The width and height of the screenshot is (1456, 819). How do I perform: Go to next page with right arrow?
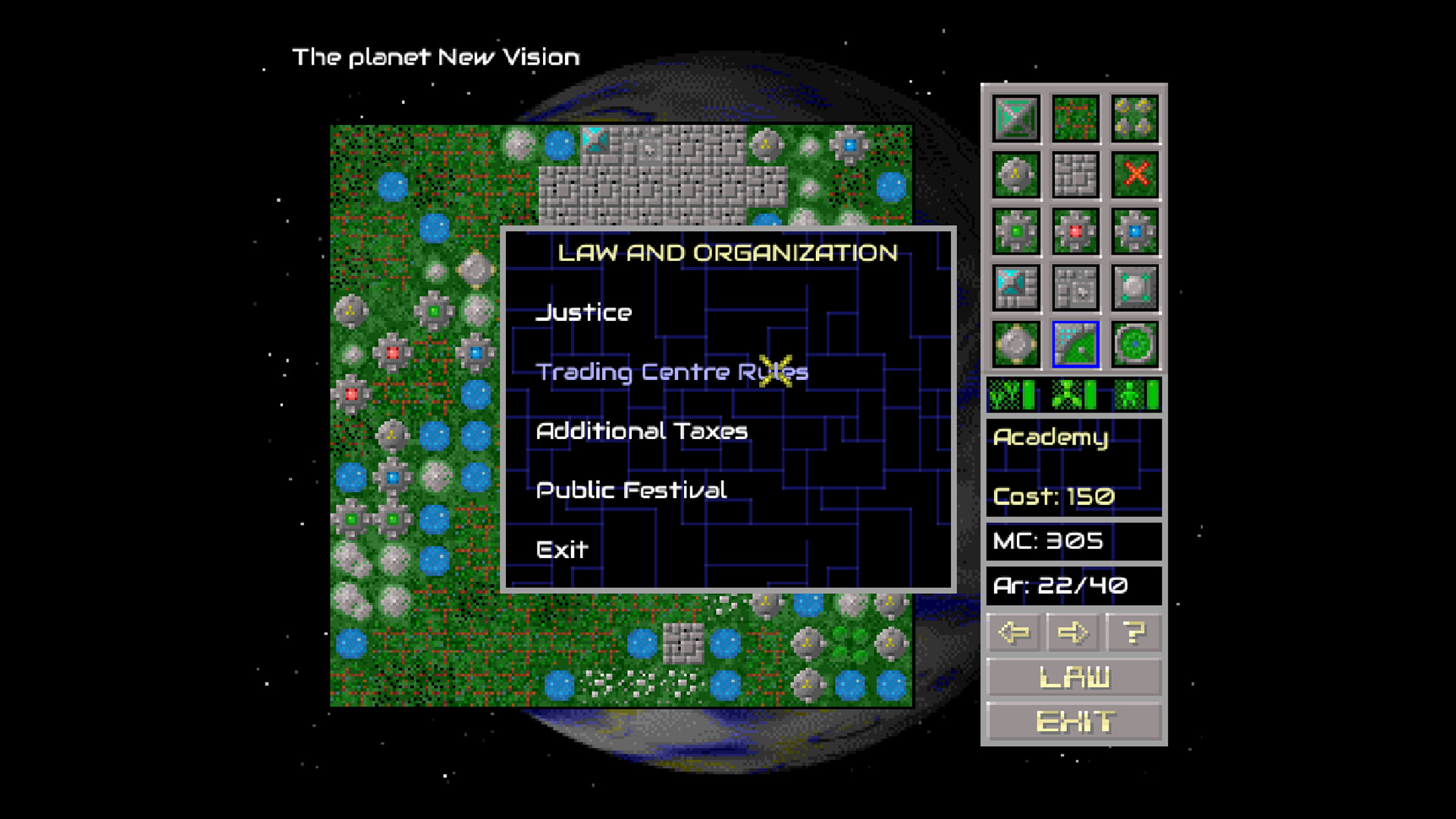(x=1073, y=632)
